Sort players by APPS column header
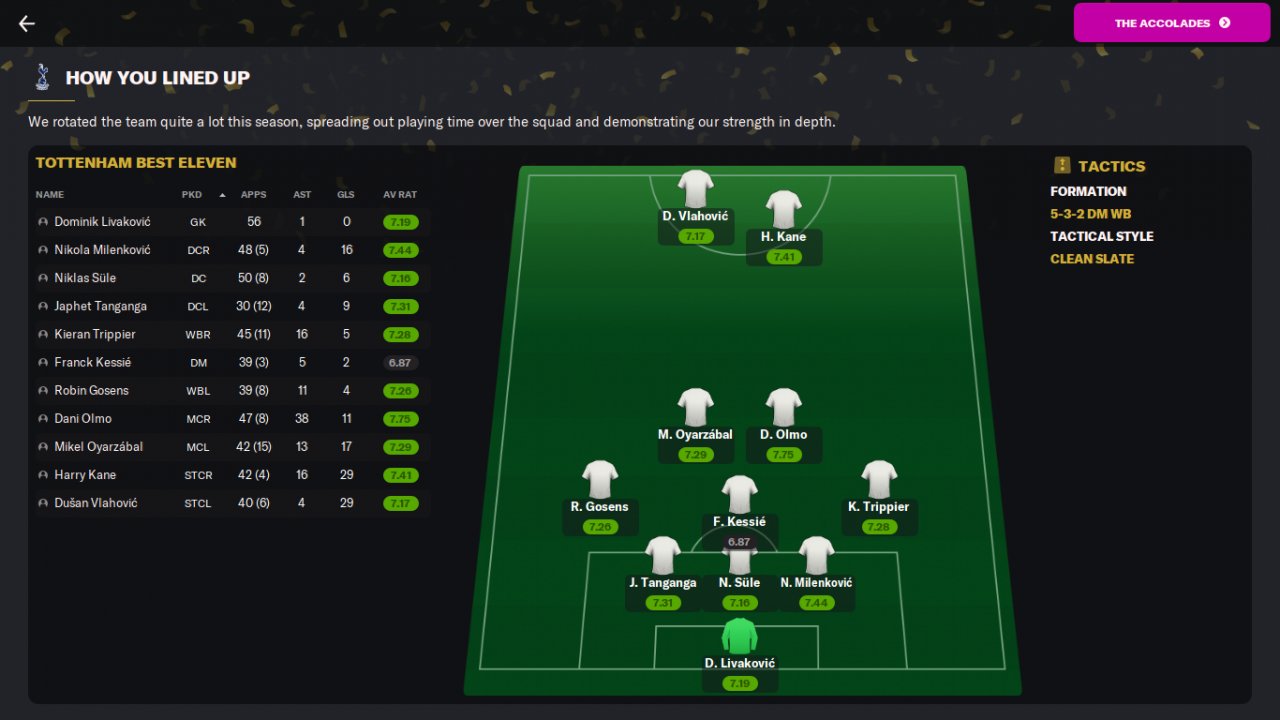Screen dimensions: 1280x720 [x=254, y=195]
